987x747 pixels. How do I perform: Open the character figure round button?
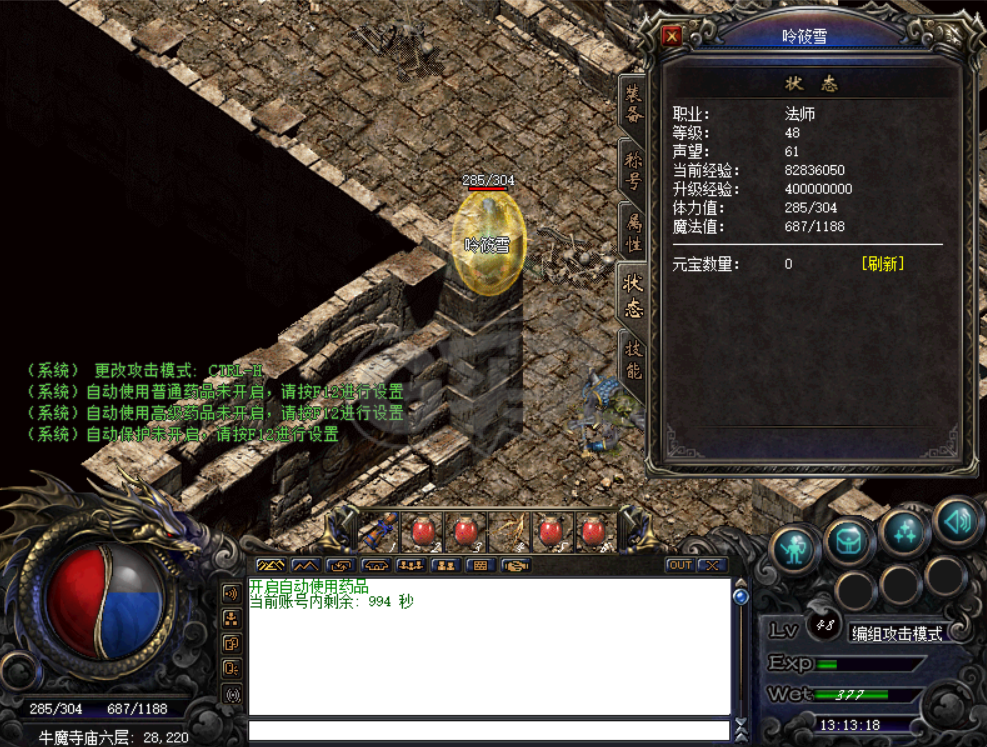[795, 549]
